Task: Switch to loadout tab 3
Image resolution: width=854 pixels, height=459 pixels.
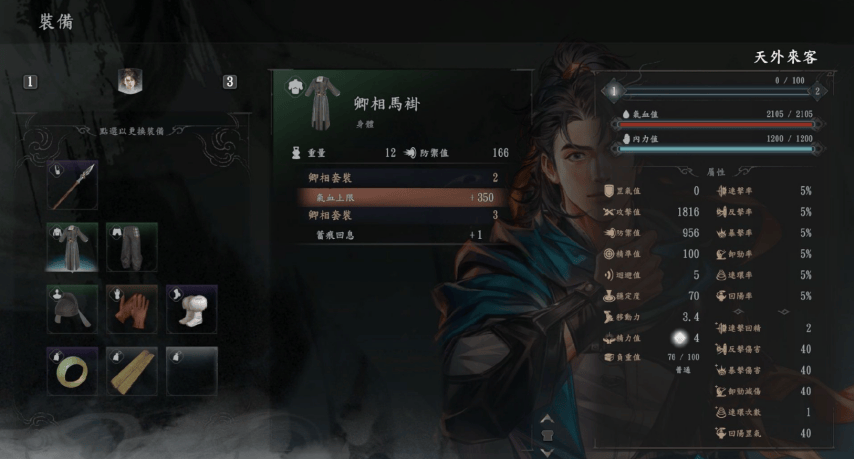Action: point(230,82)
